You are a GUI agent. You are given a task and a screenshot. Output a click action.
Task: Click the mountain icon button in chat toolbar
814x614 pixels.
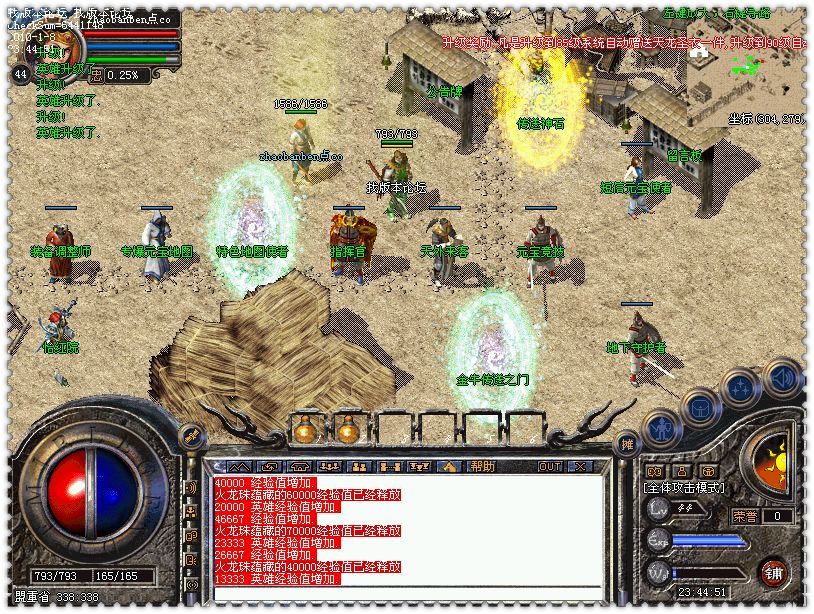(238, 466)
